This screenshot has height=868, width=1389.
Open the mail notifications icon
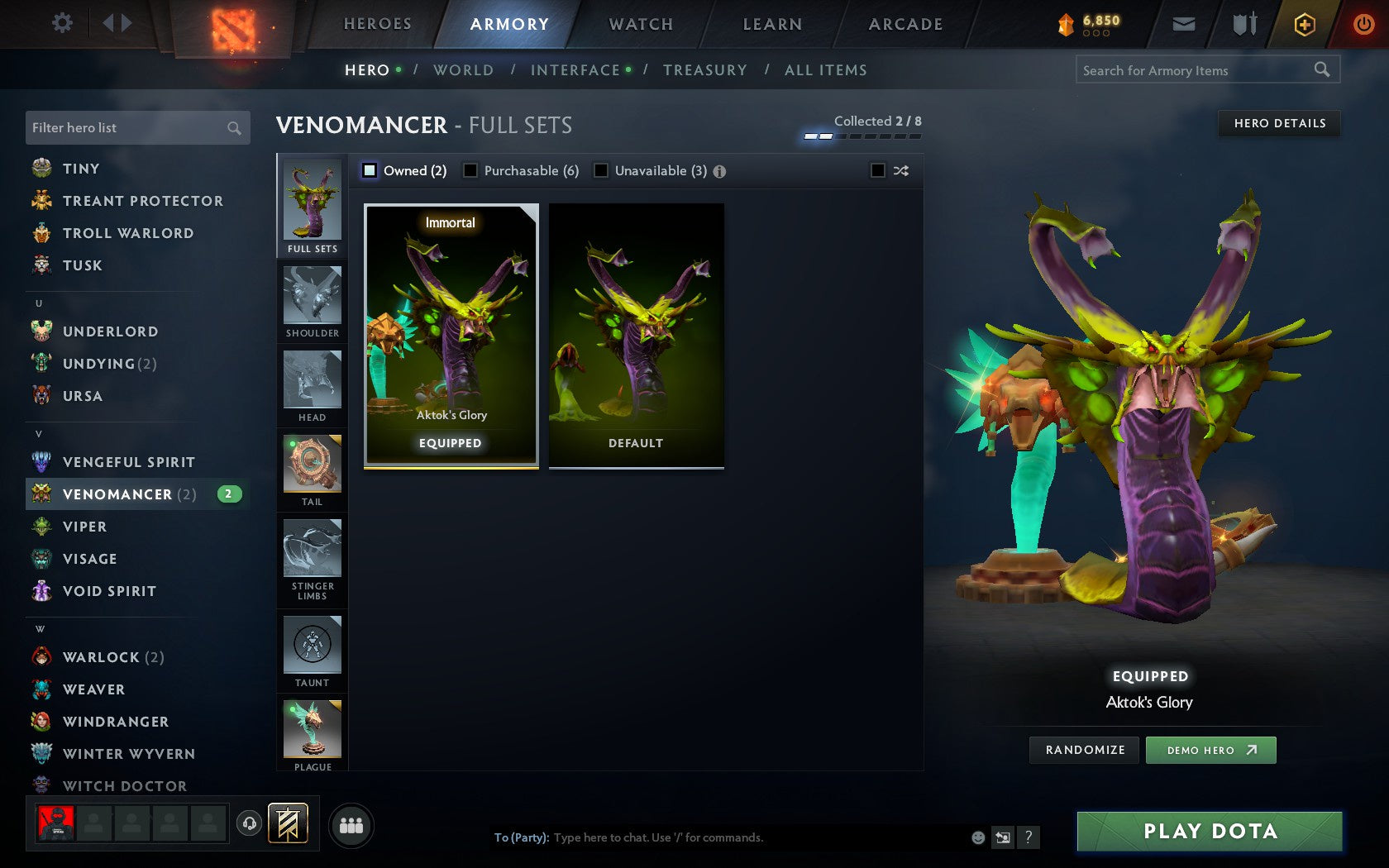[x=1184, y=24]
